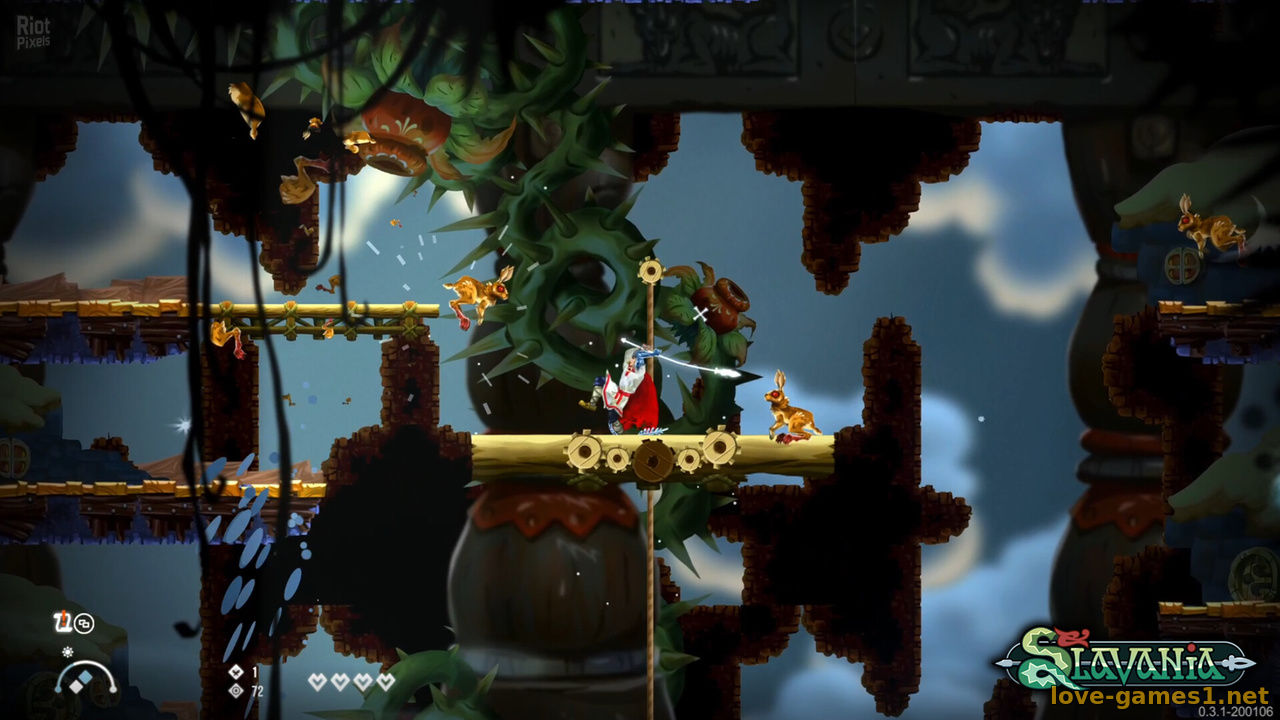Click the Slavania game logo
Screen dimensions: 1280x720
pyautogui.click(x=1126, y=658)
